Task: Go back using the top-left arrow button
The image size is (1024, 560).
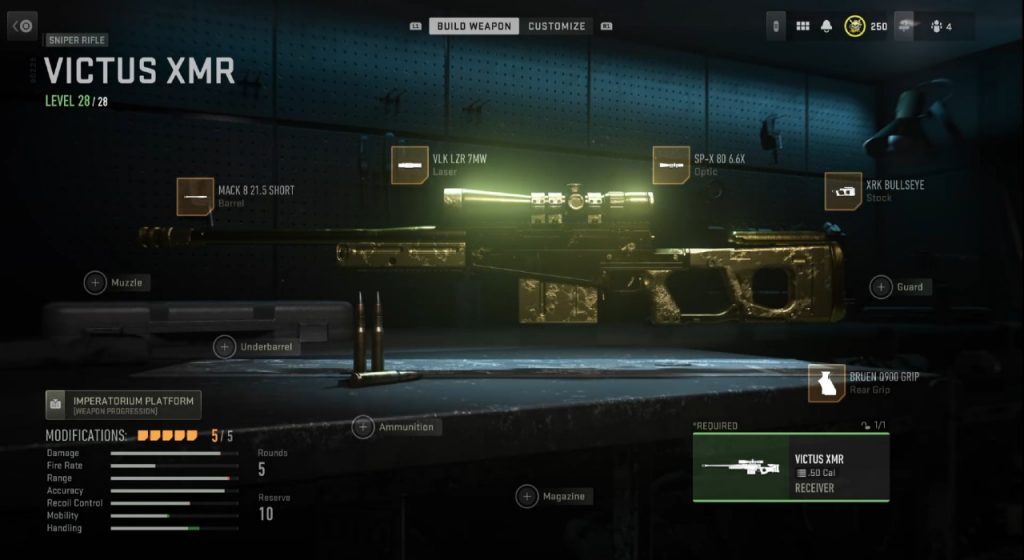Action: click(23, 26)
